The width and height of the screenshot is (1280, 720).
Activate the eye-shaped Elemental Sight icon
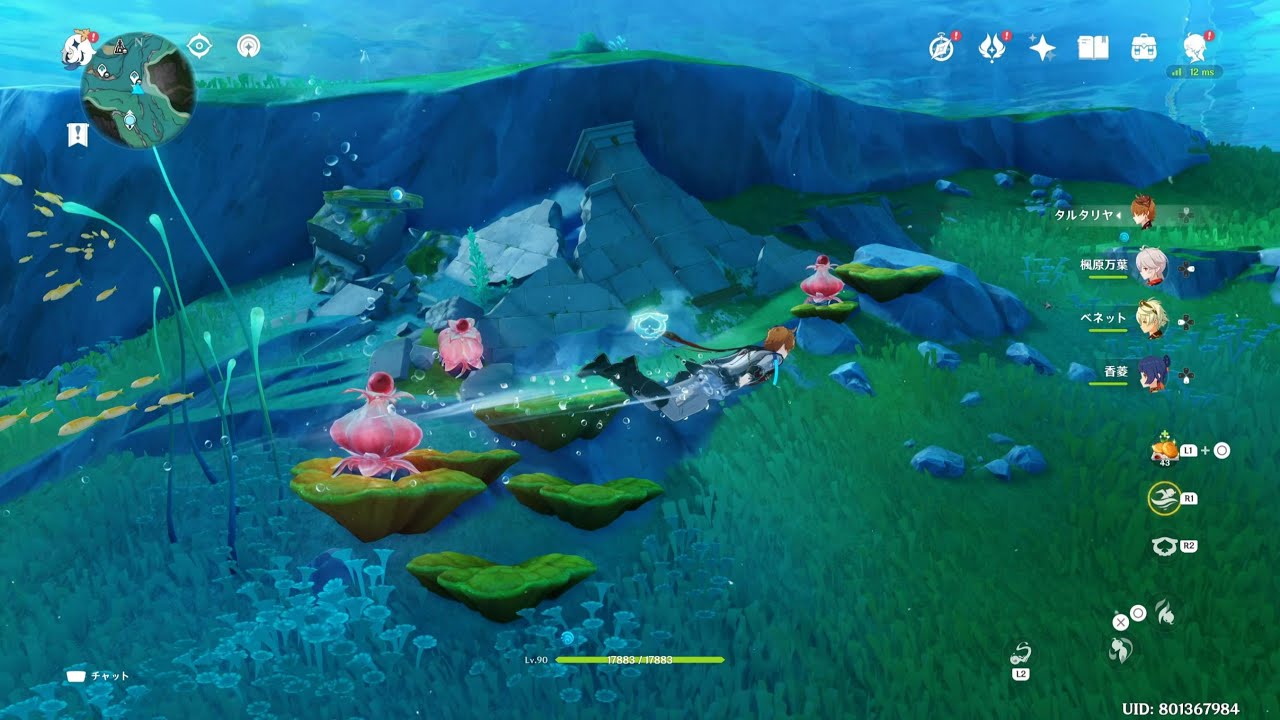click(199, 46)
